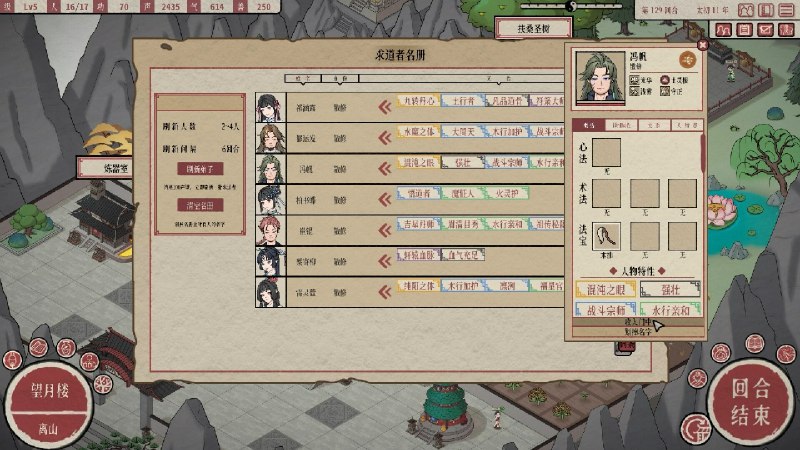This screenshot has height=450, width=800.
Task: Open the 炼器室 building label
Action: pos(104,167)
